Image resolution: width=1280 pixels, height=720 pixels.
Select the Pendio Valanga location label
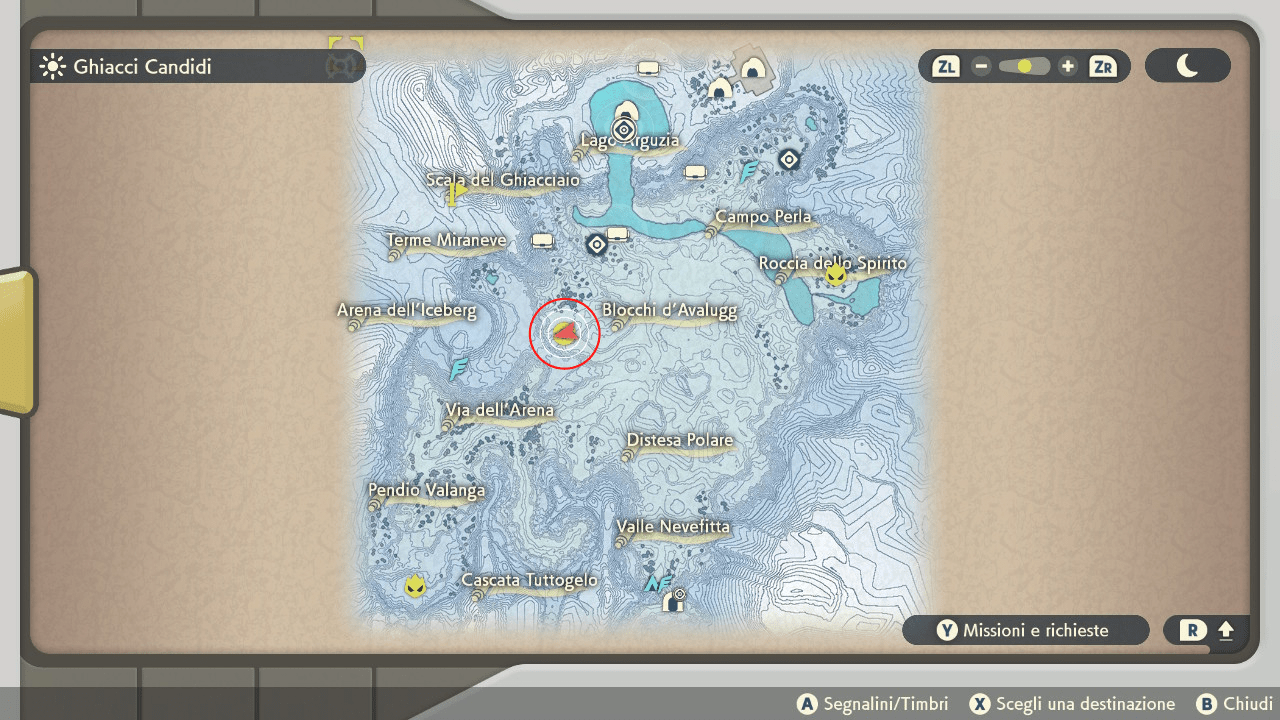427,491
